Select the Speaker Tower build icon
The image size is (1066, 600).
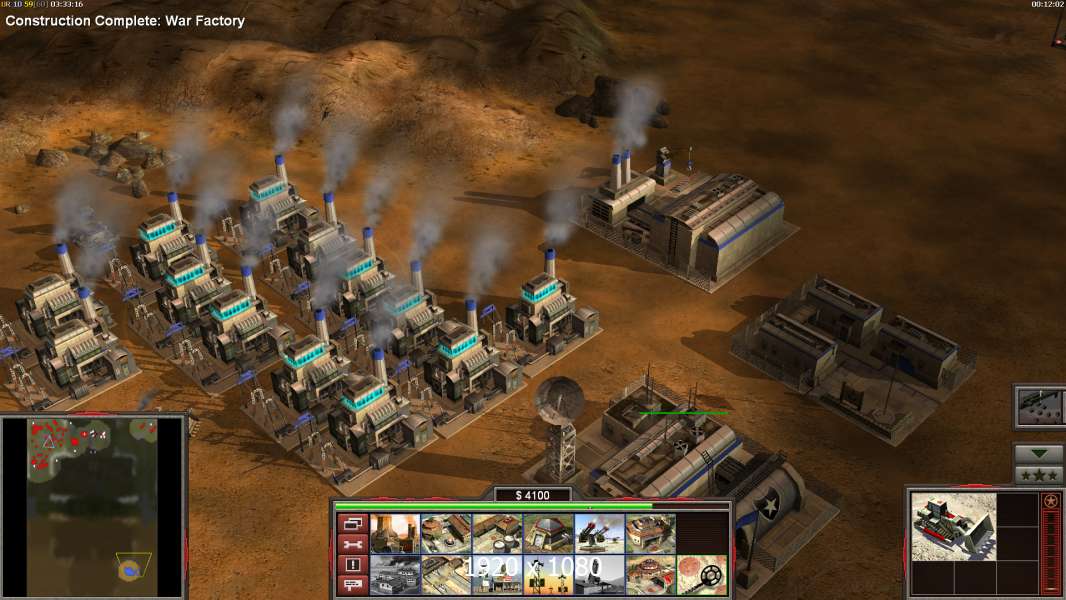point(548,574)
